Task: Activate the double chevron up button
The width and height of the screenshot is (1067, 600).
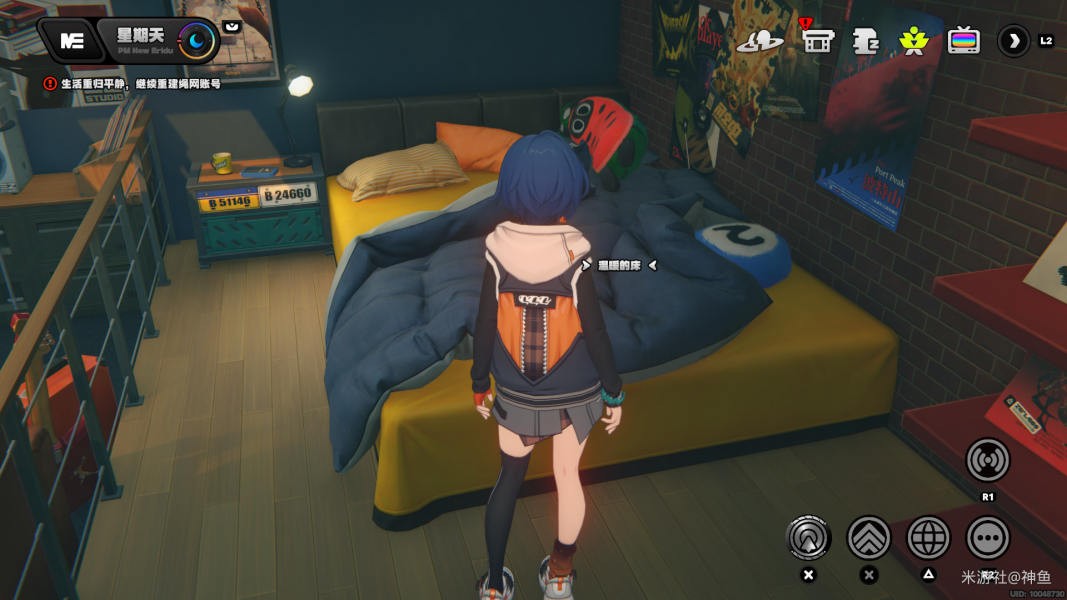Action: click(869, 538)
